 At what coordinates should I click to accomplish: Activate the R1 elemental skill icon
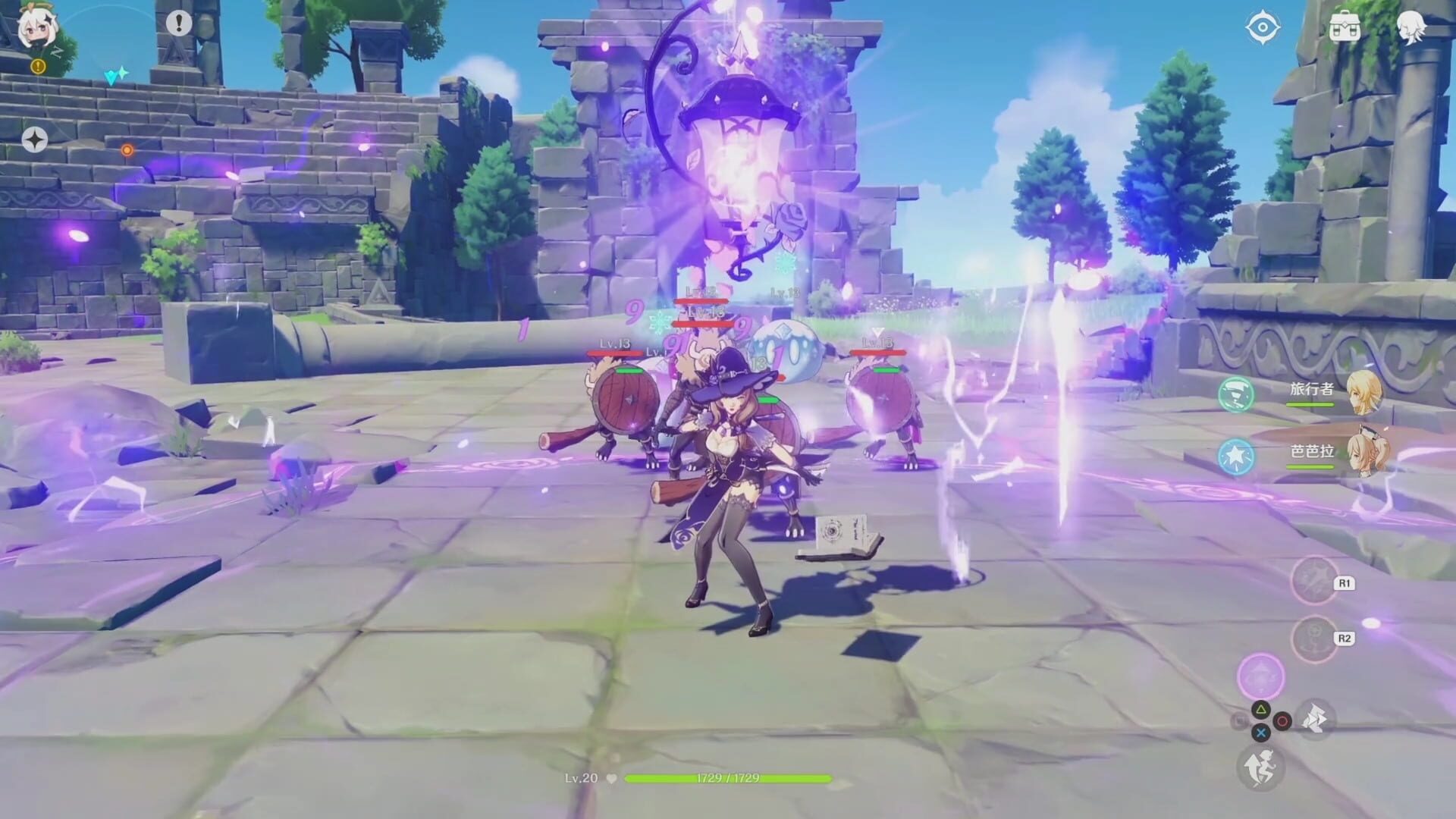pyautogui.click(x=1314, y=581)
